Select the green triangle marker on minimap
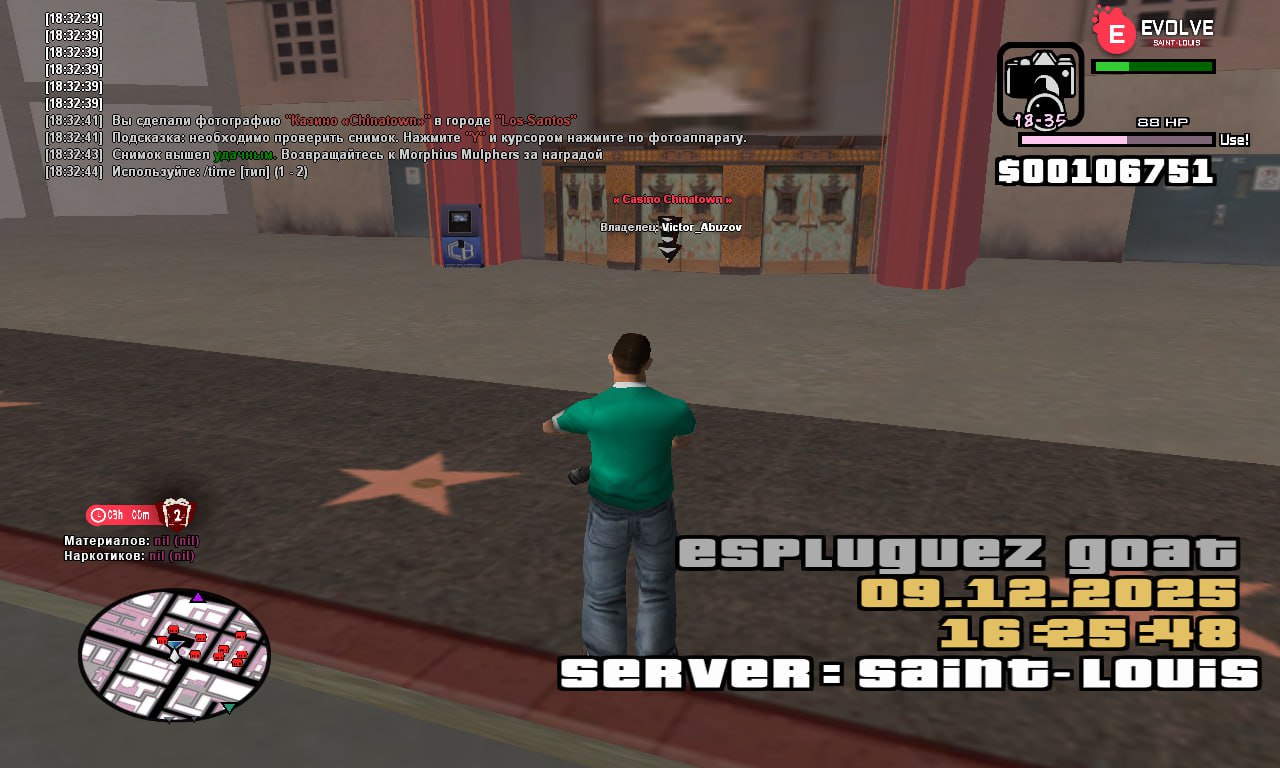1280x768 pixels. pos(229,708)
